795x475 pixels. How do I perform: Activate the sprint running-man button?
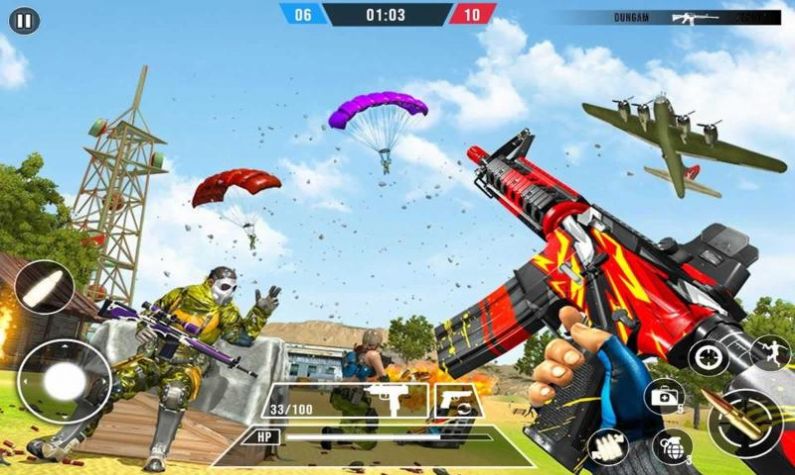click(x=770, y=352)
